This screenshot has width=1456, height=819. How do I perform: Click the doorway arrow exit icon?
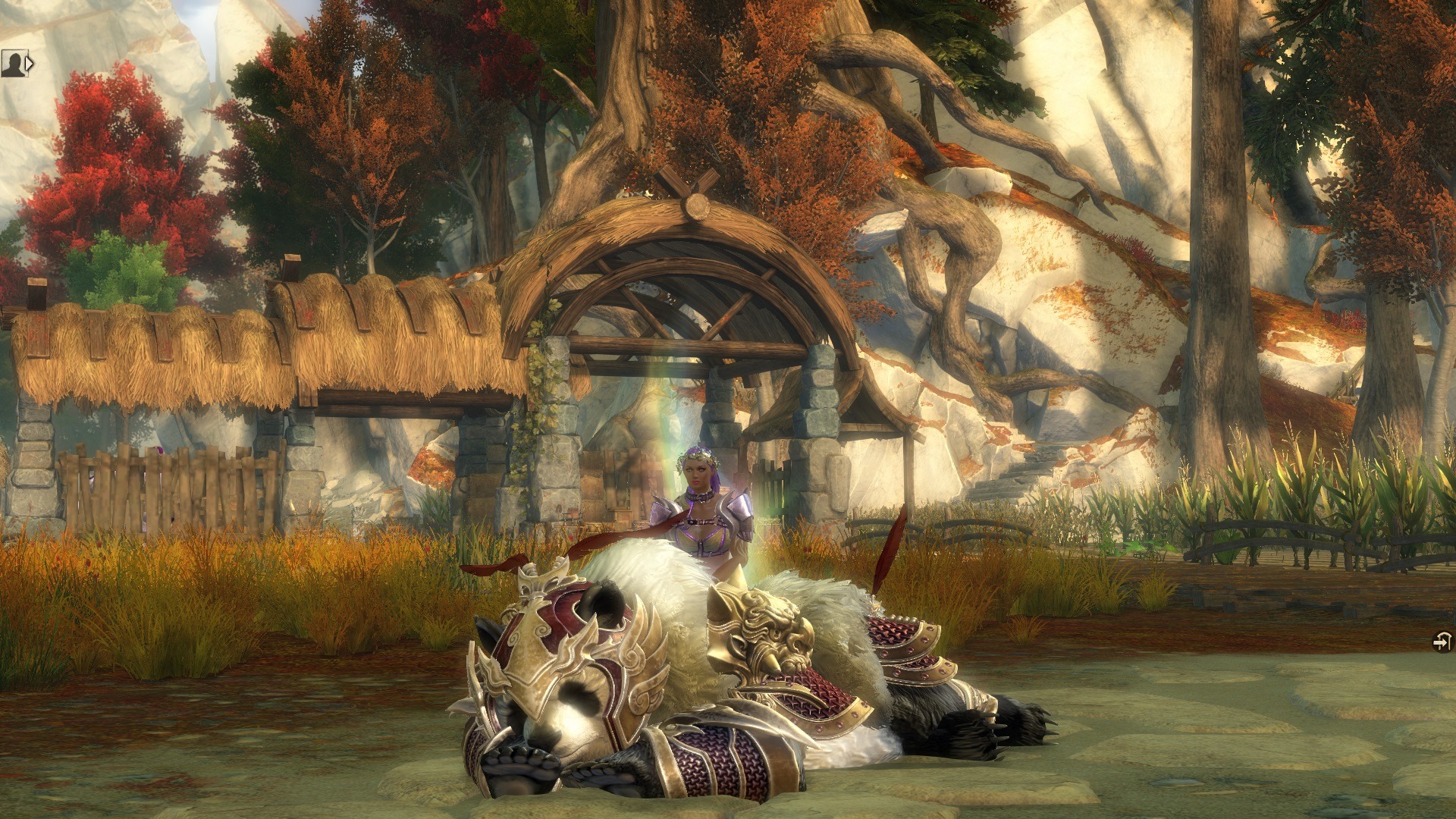click(x=1442, y=642)
